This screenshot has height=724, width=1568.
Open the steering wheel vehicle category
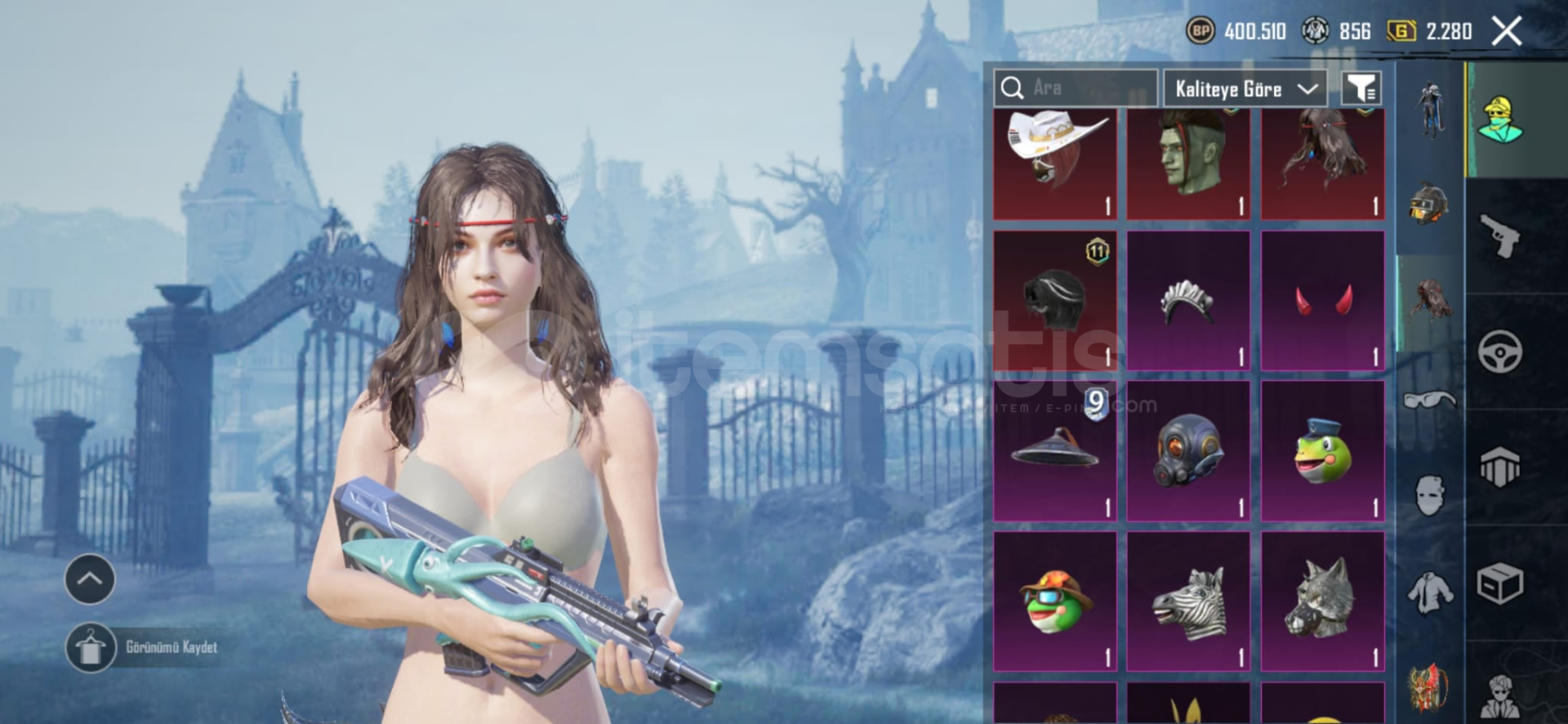point(1499,352)
